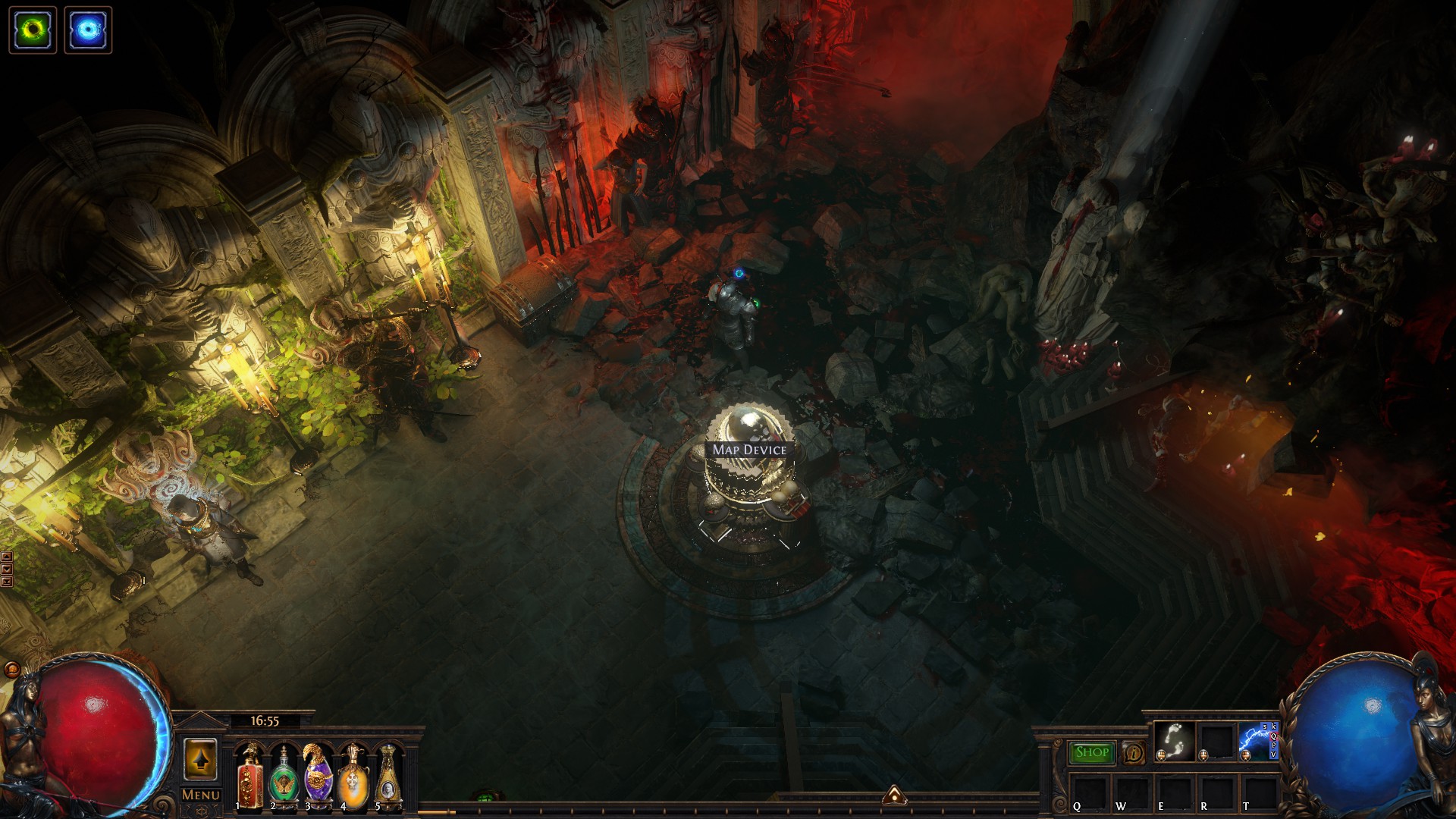Click the triangular marker on the experience bar
Image resolution: width=1456 pixels, height=819 pixels.
pos(895,795)
